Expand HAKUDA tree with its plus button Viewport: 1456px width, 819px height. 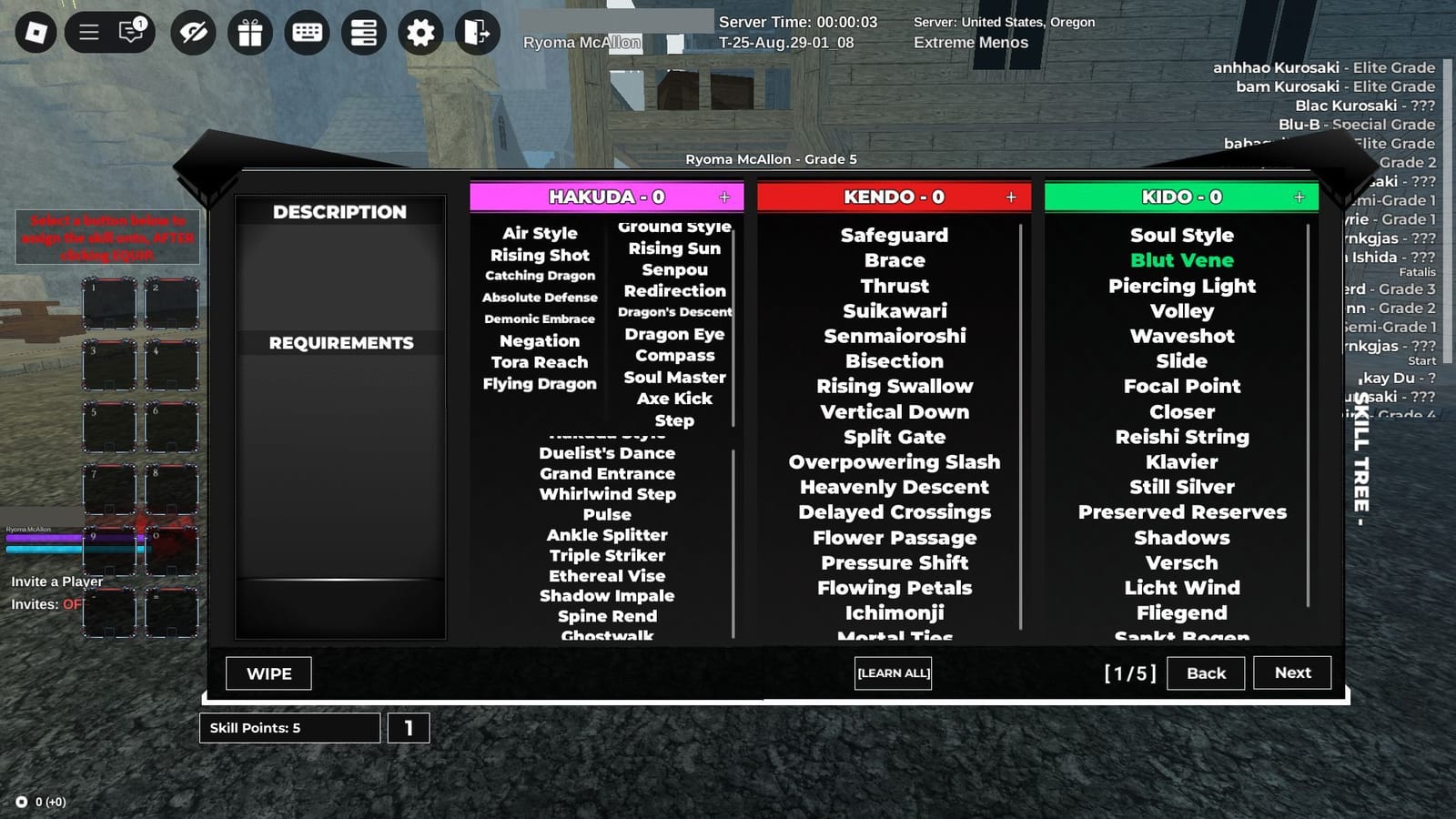click(724, 197)
